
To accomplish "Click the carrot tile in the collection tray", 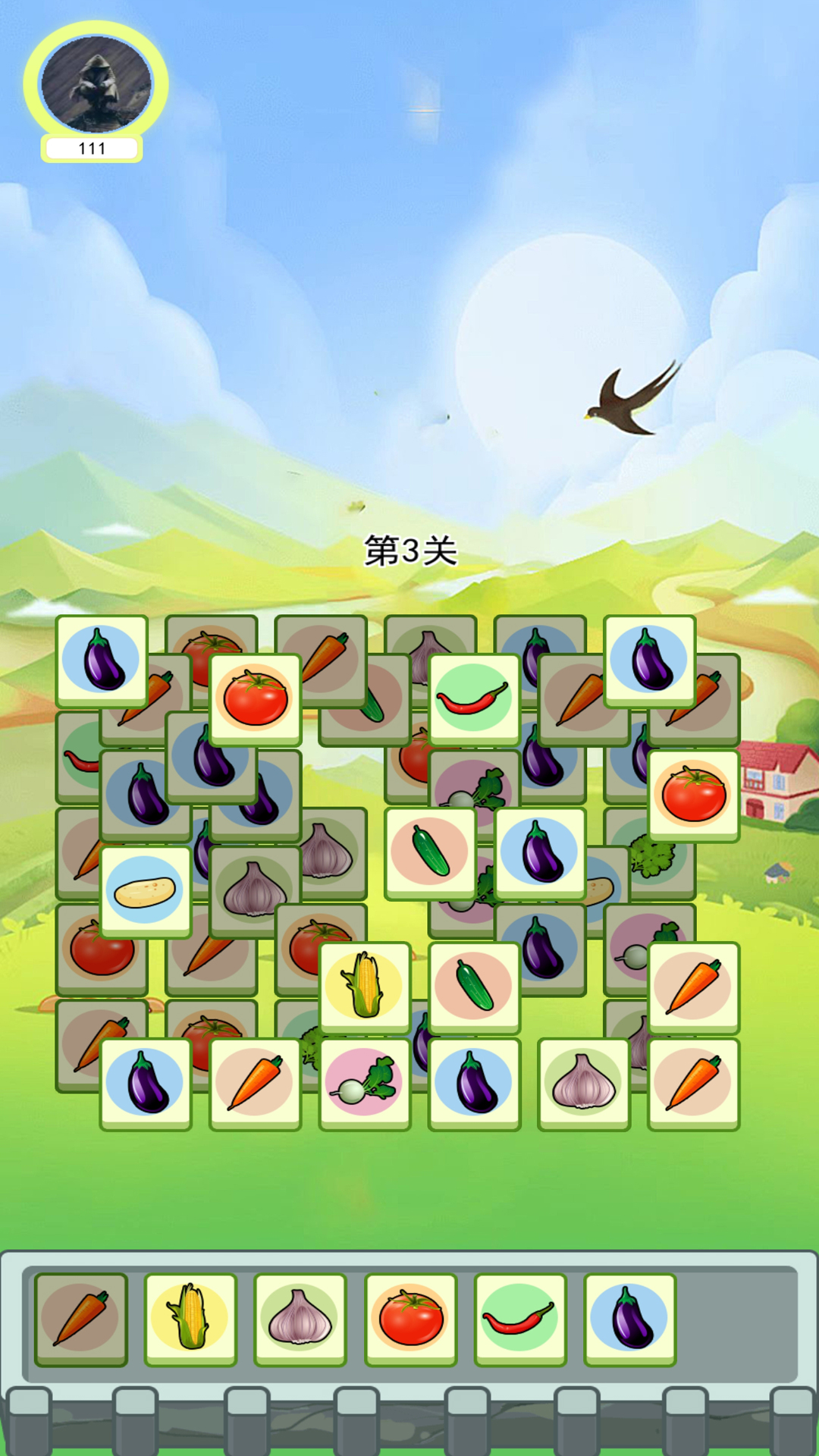I will tap(80, 1319).
